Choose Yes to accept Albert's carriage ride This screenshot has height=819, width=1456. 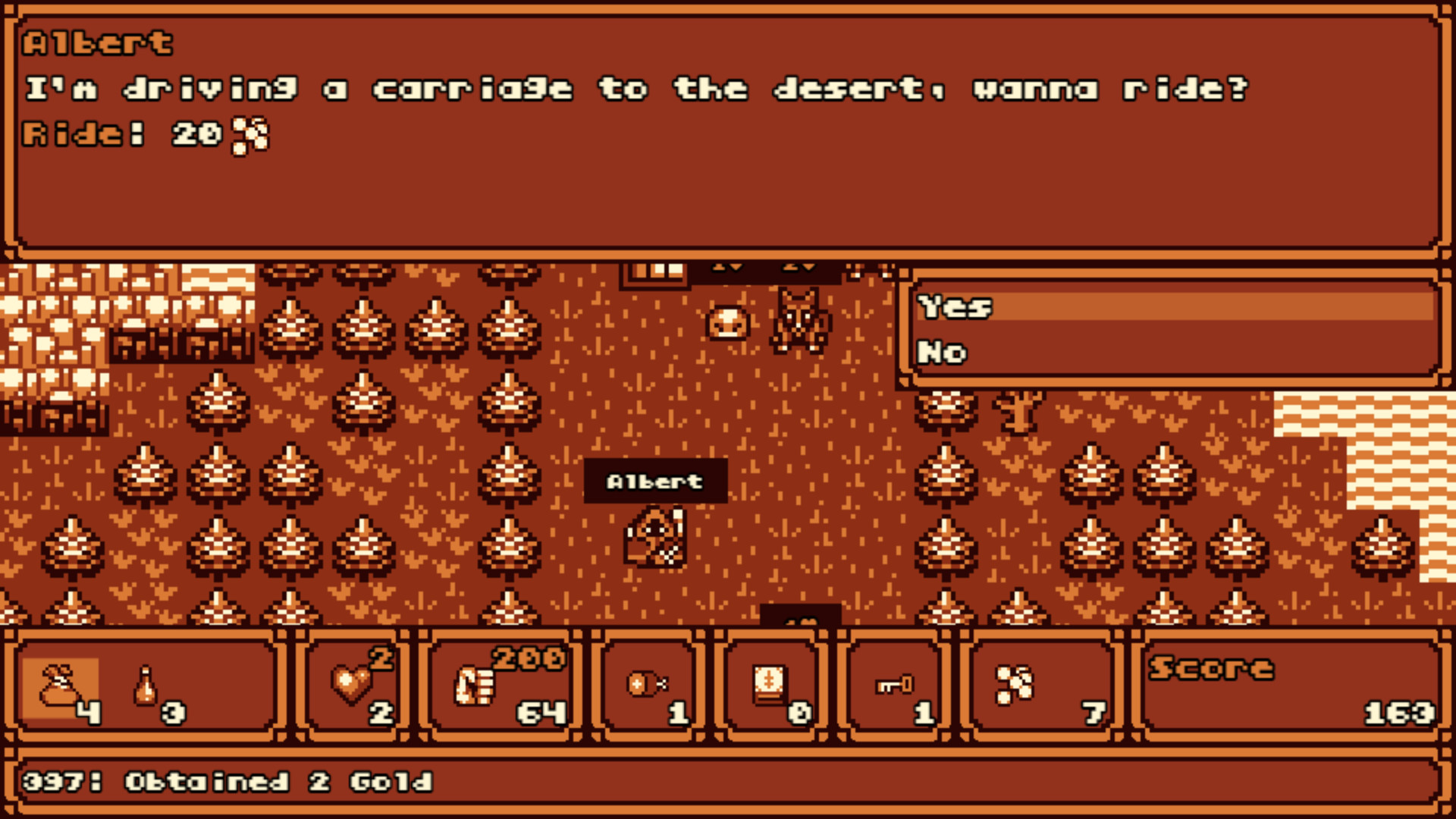(954, 308)
